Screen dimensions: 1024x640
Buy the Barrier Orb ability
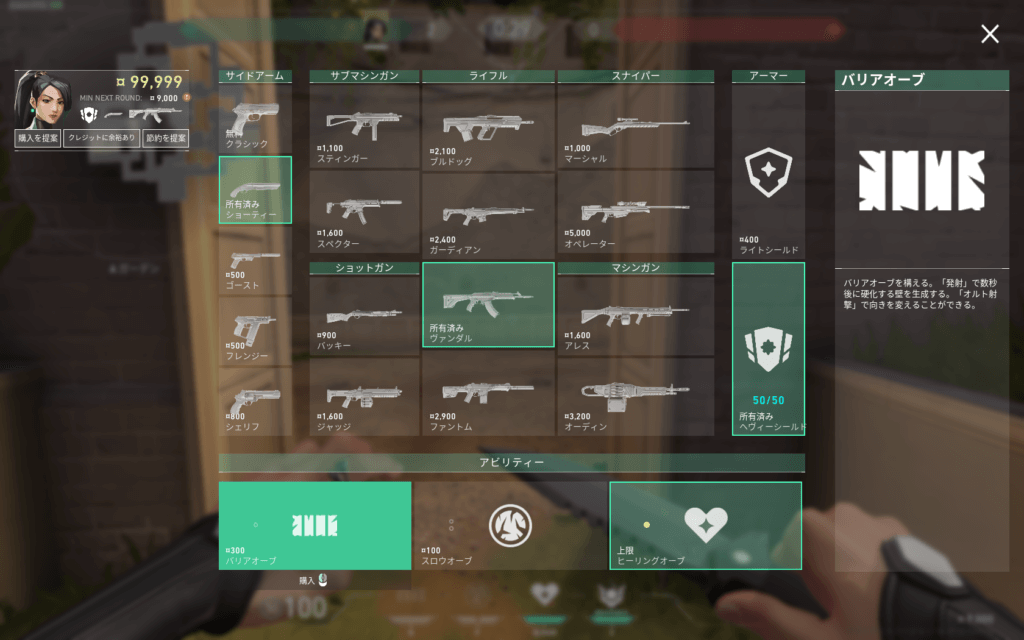[315, 526]
